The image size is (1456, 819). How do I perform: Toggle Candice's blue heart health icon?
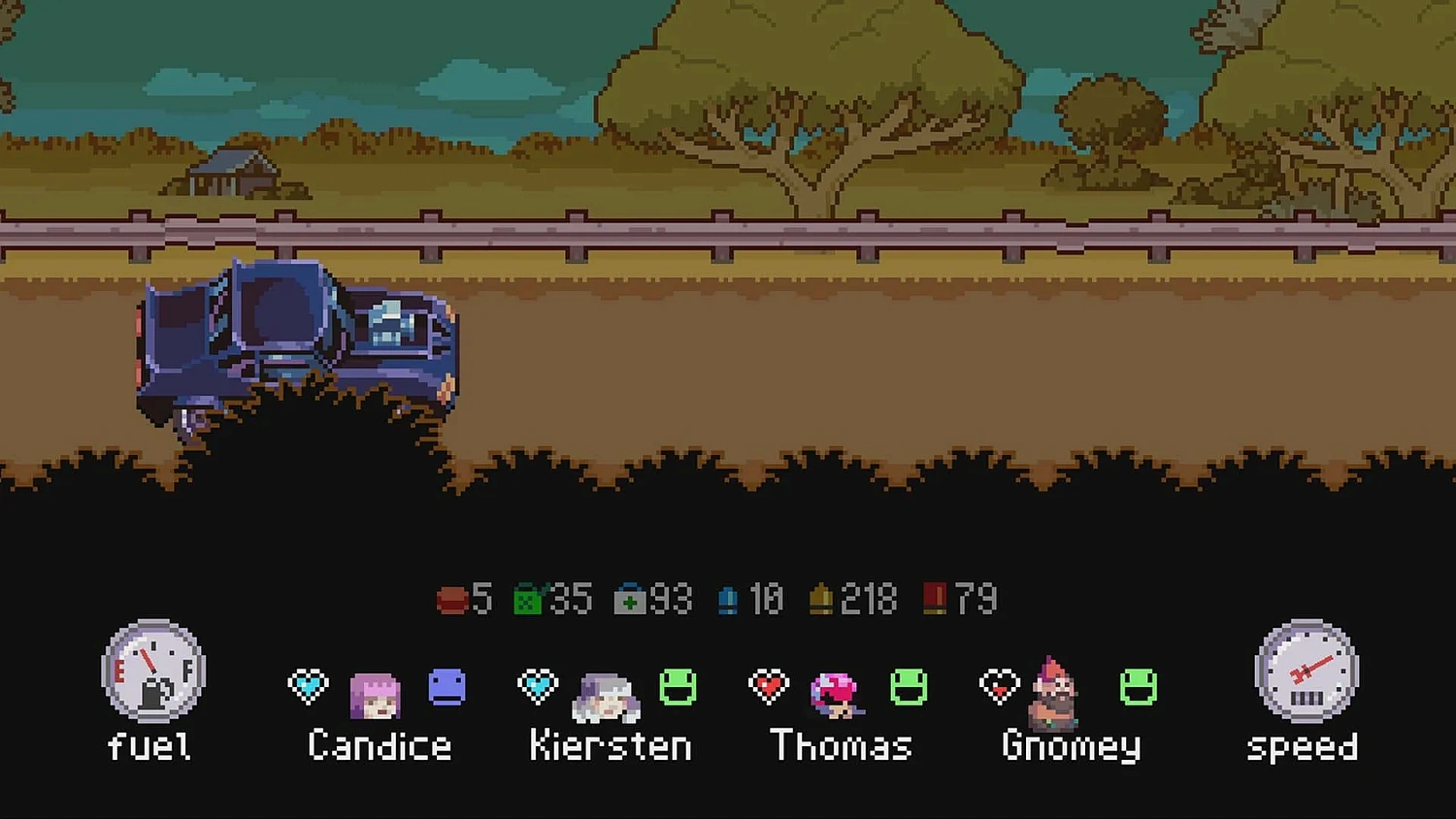[x=308, y=686]
